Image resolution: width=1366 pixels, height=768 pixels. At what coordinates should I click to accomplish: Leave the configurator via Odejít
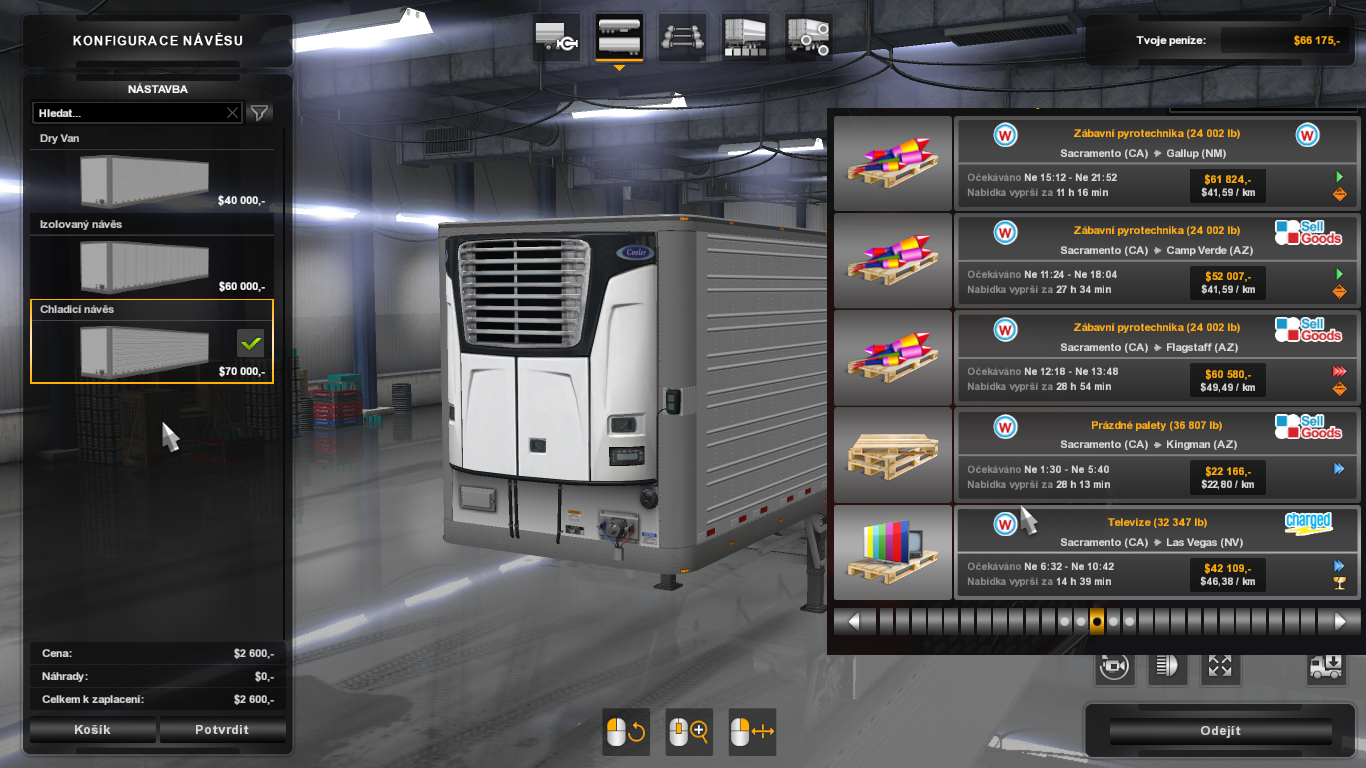click(x=1220, y=731)
